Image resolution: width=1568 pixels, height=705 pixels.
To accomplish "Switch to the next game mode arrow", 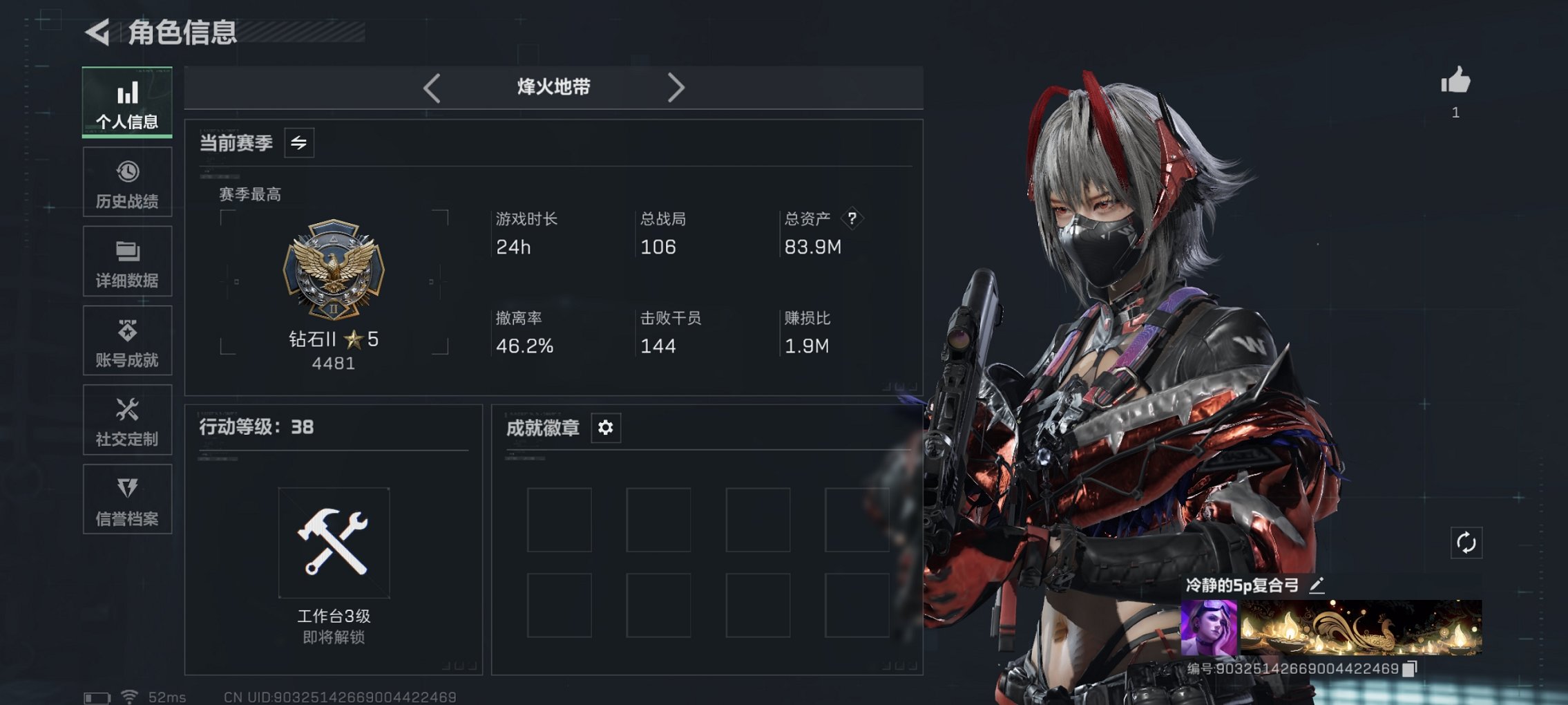I will (676, 88).
